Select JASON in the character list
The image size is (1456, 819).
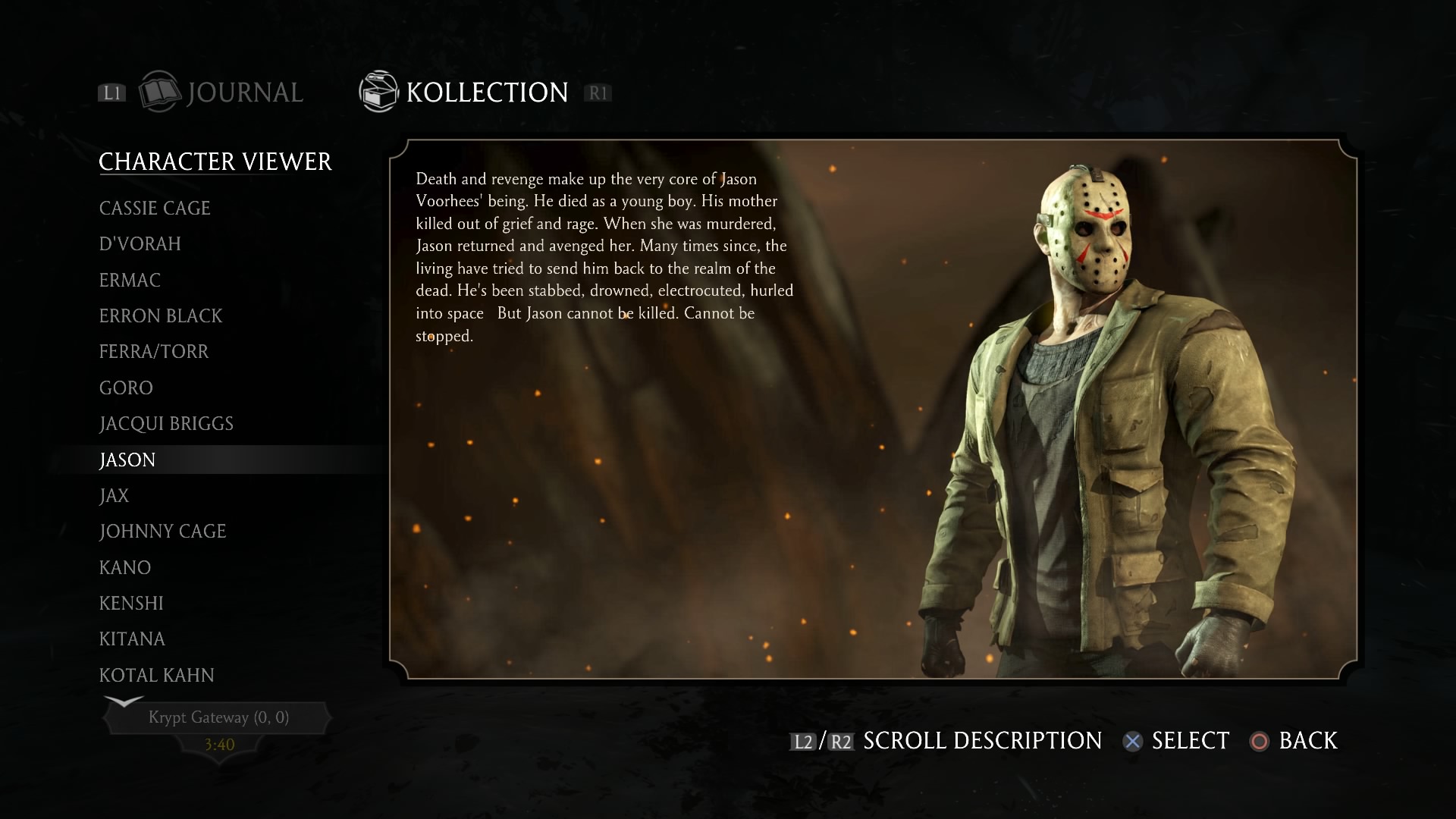pyautogui.click(x=127, y=460)
